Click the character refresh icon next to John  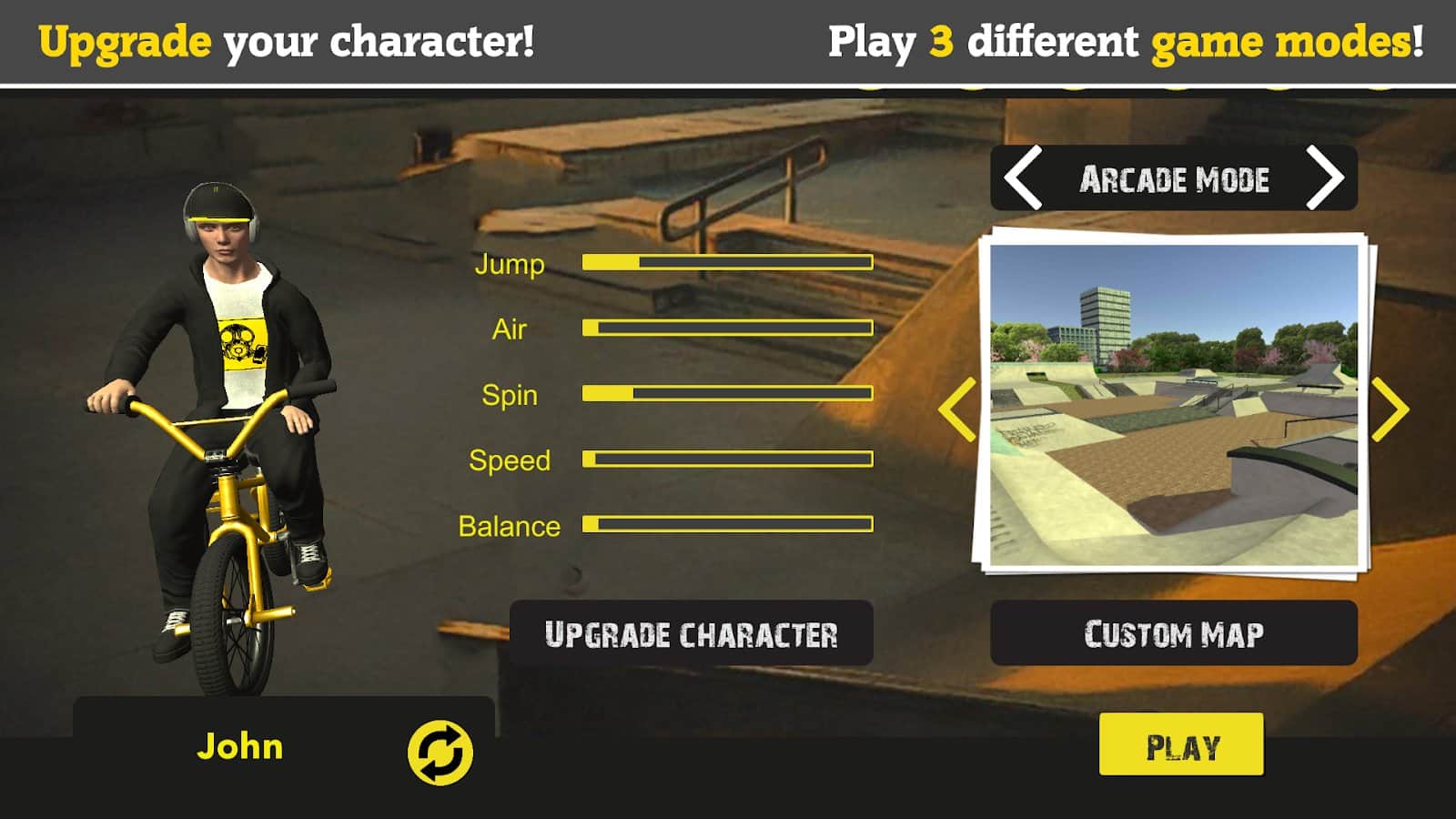pos(440,748)
